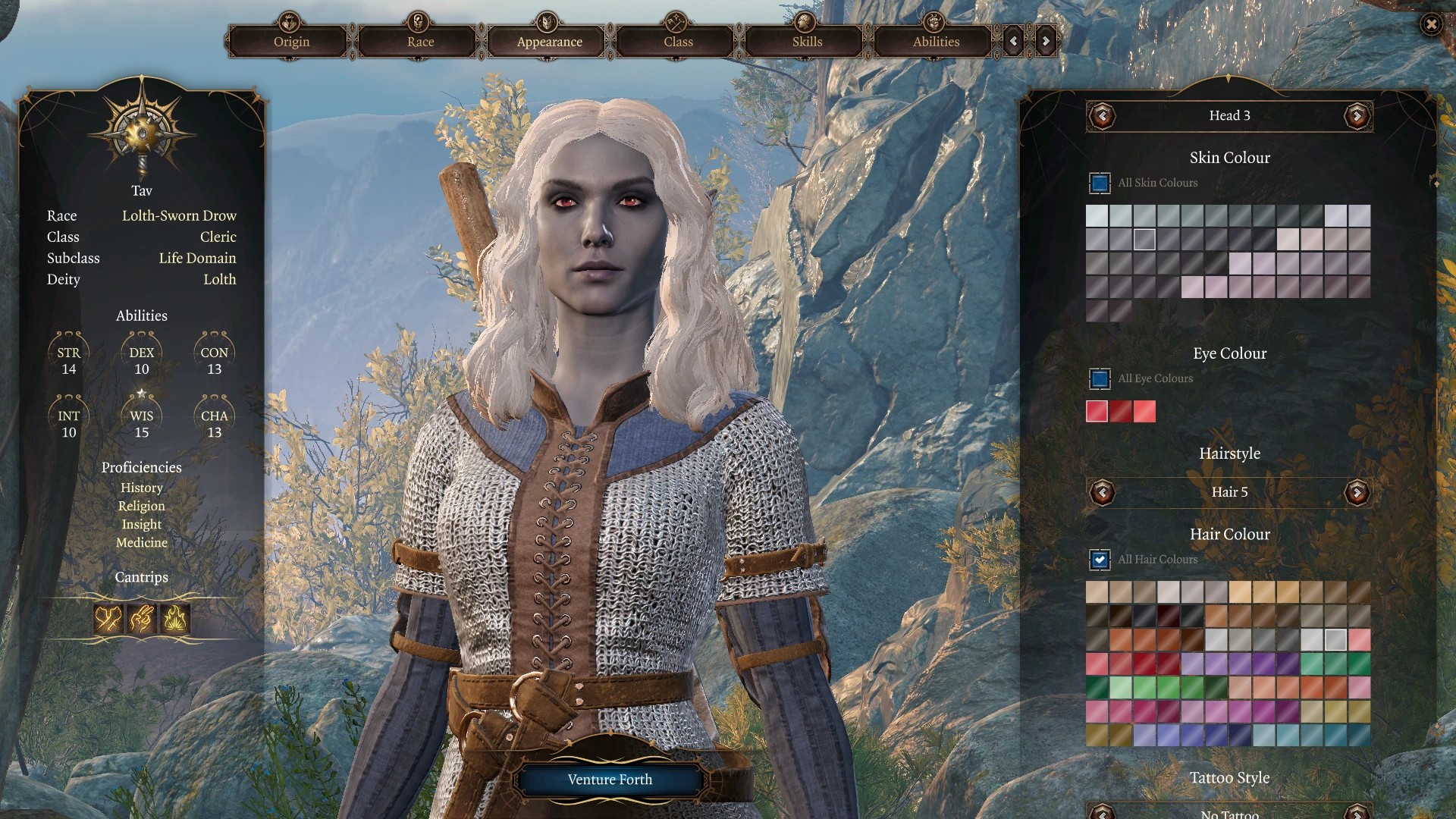Viewport: 1456px width, 819px height.
Task: Select the flame cantrip icon
Action: 175,620
